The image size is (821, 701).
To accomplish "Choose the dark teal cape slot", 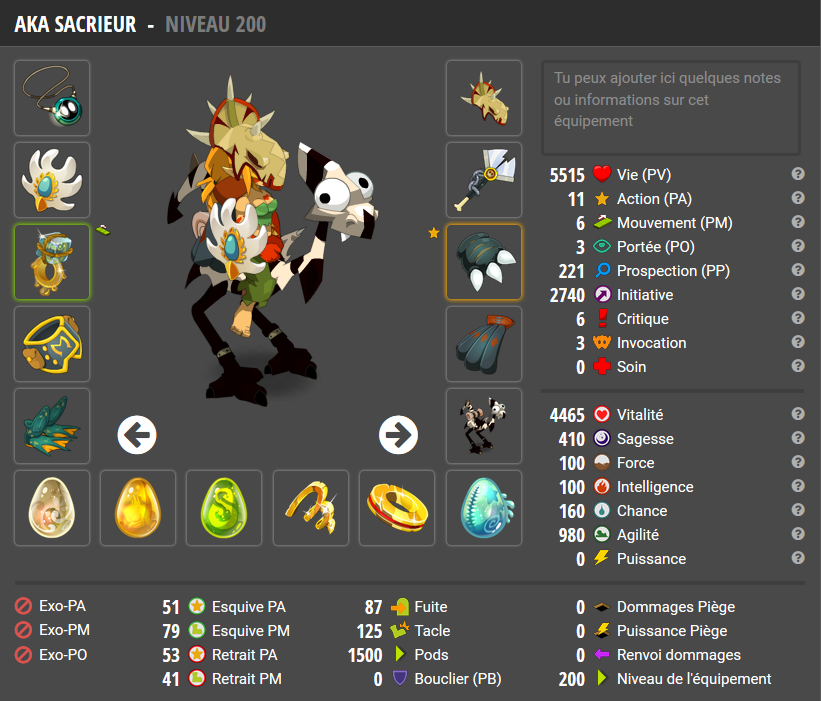I will coord(484,344).
